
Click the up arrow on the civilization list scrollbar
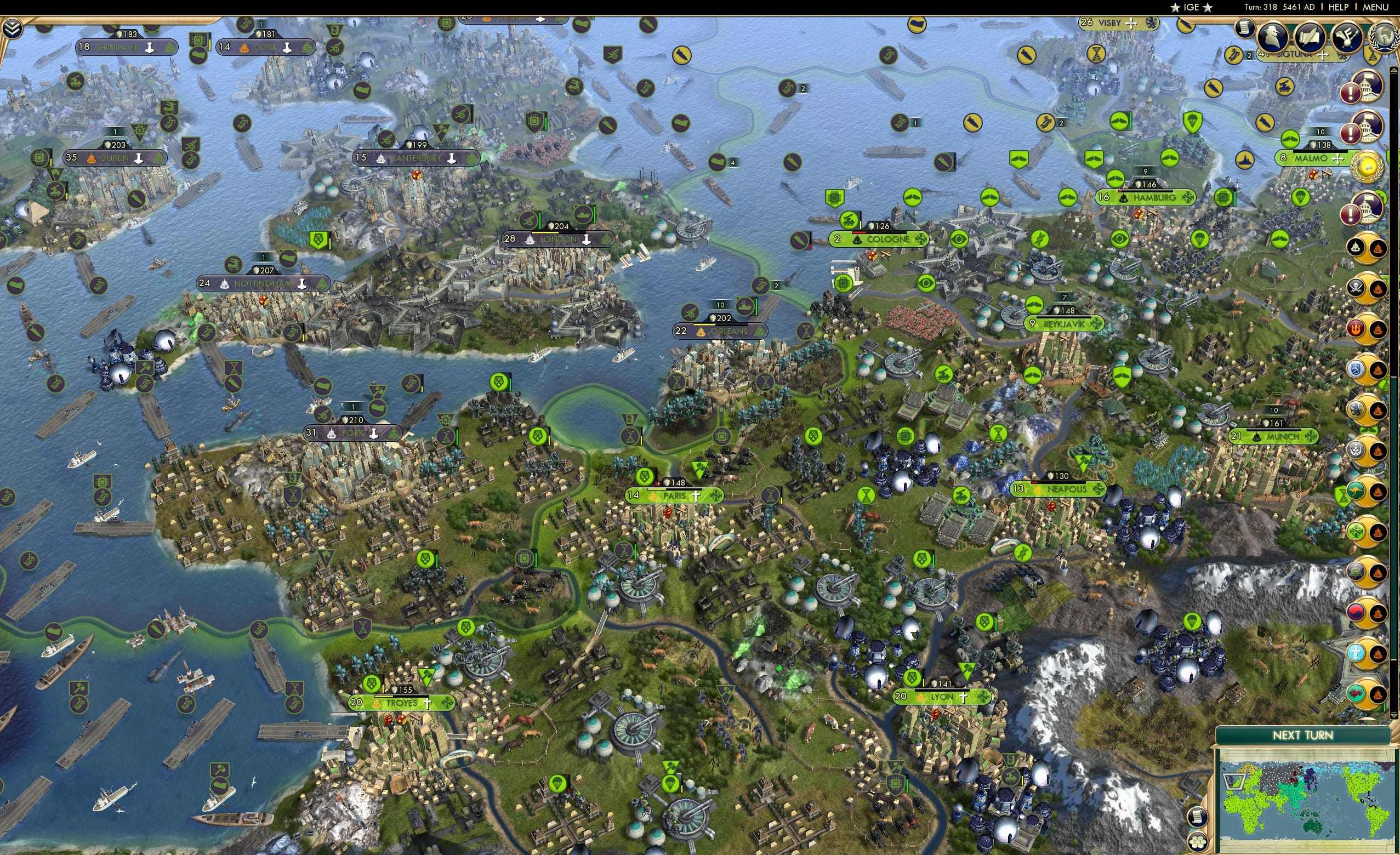(x=1393, y=69)
